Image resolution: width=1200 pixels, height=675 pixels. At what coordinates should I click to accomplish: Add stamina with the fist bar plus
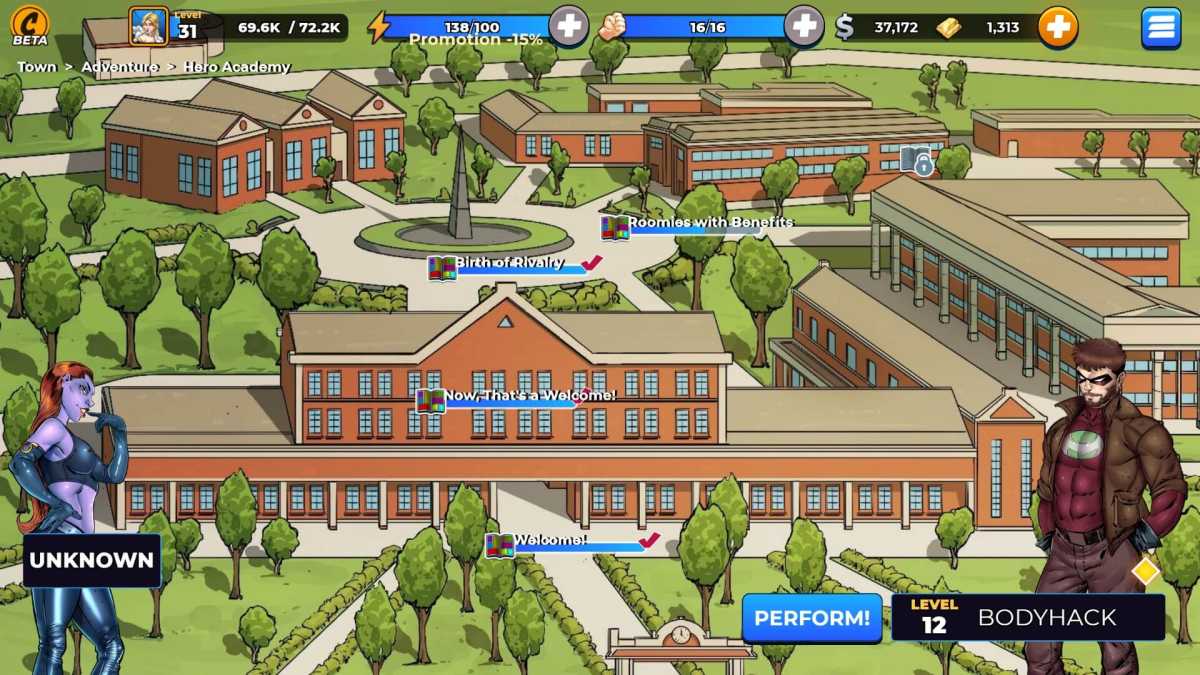click(x=804, y=27)
